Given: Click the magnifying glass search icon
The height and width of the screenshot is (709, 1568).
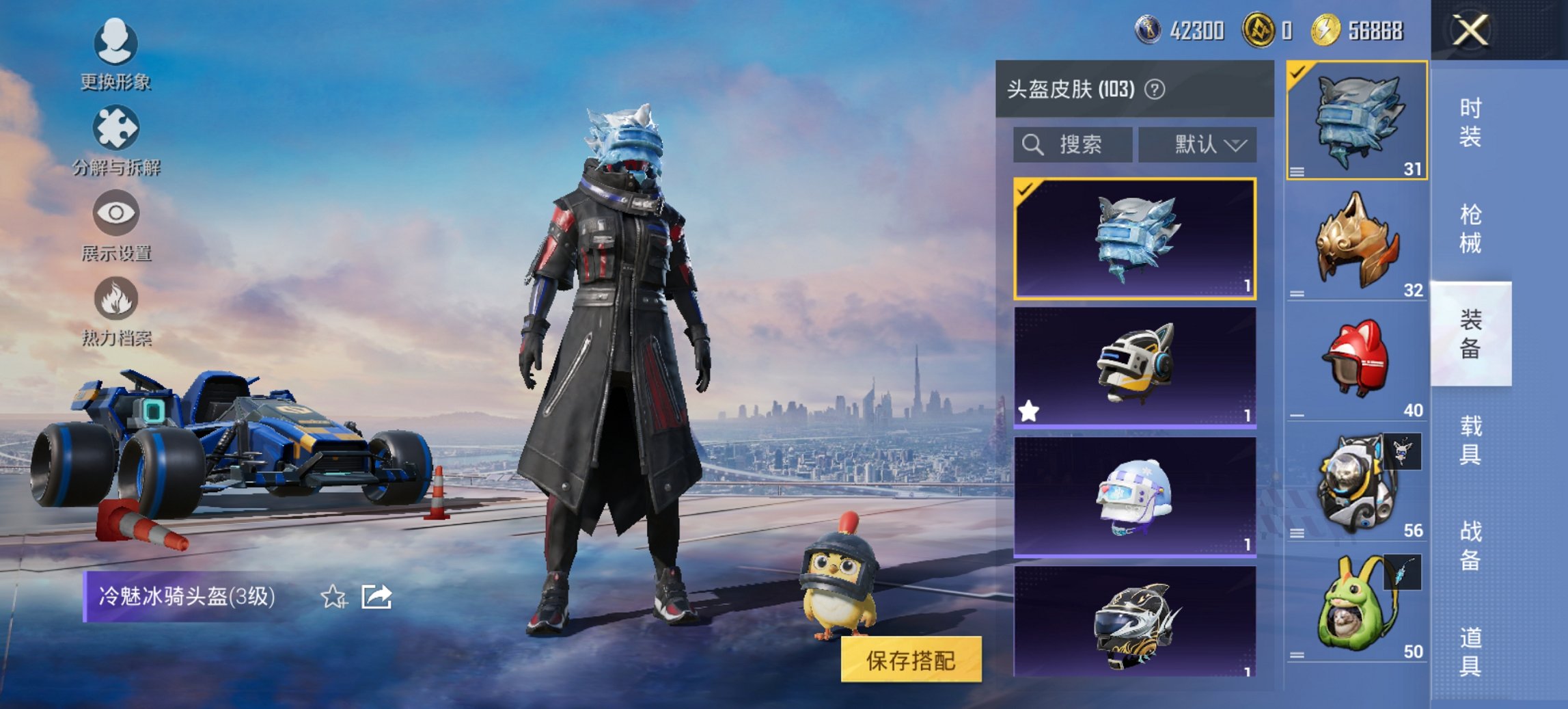Looking at the screenshot, I should coord(1032,145).
